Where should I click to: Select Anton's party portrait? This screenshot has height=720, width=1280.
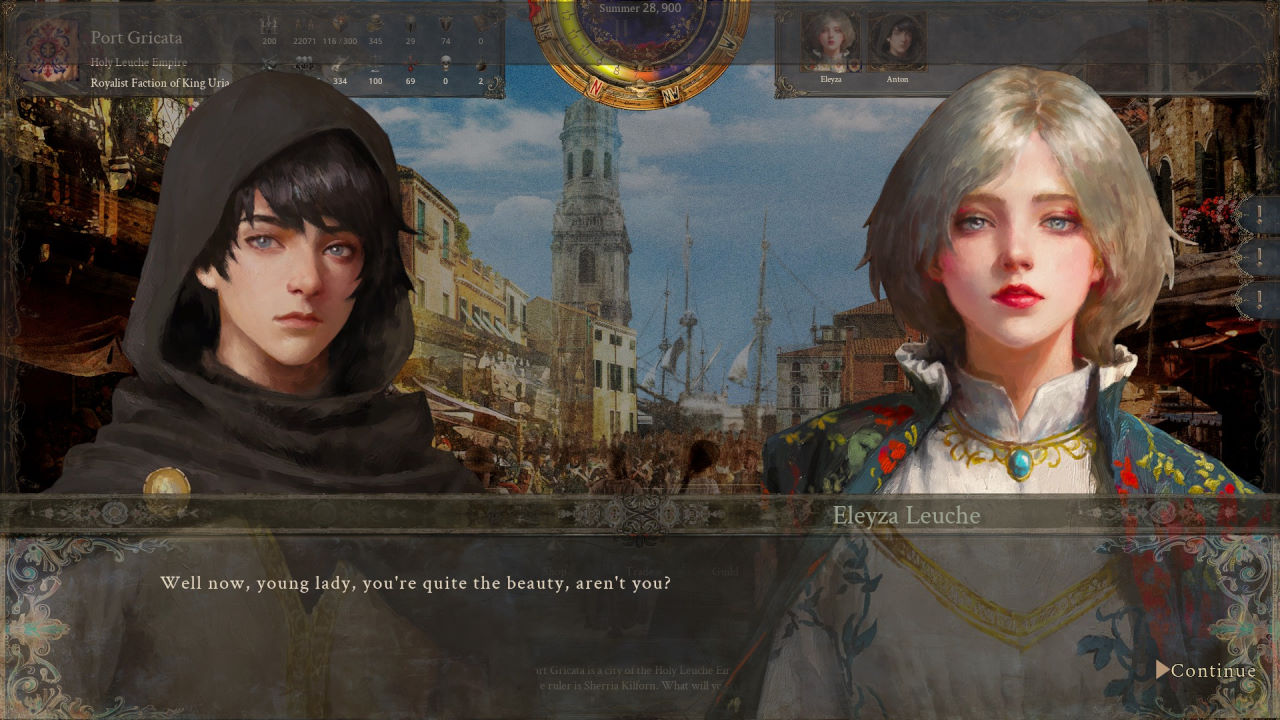[896, 41]
